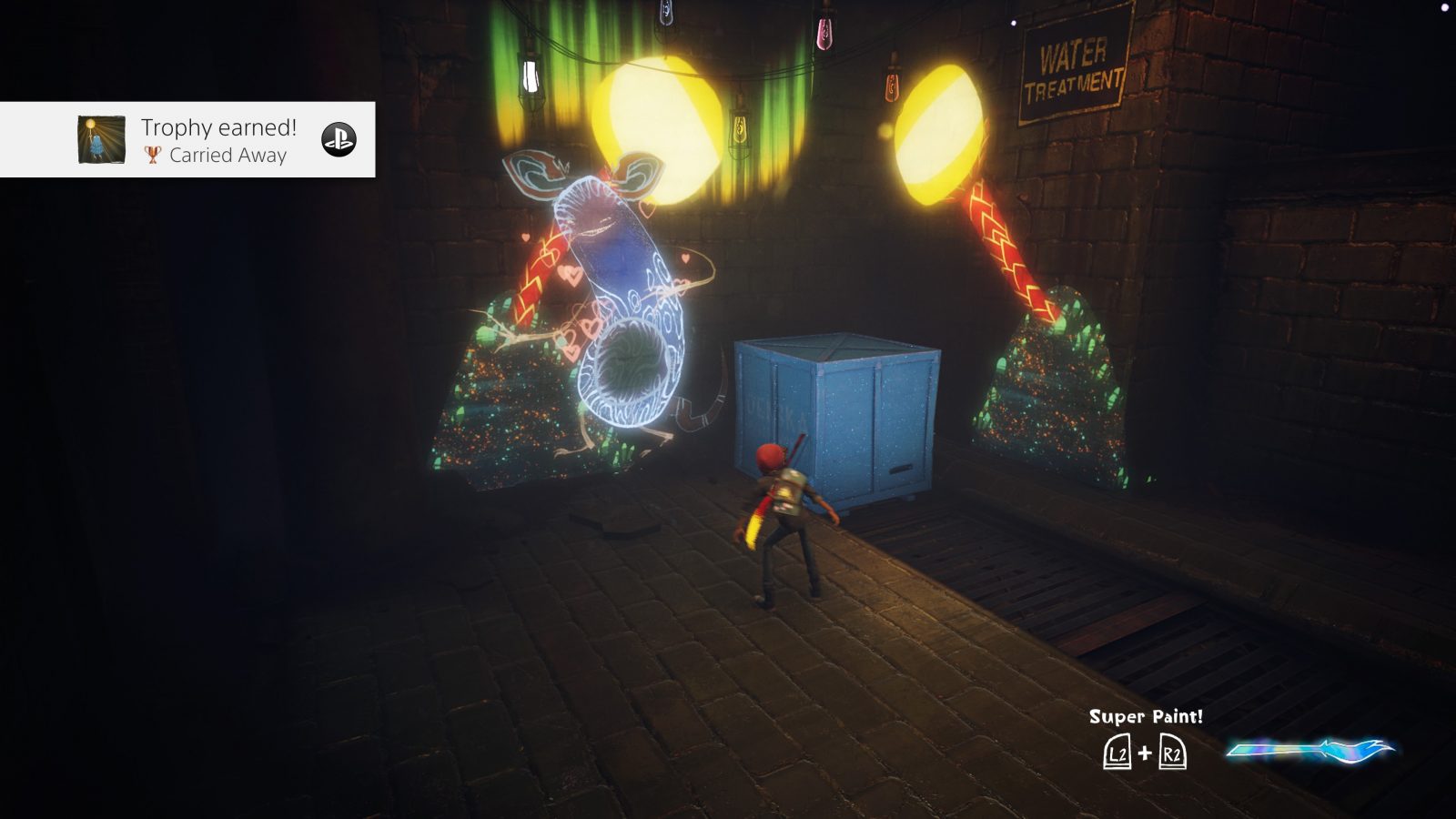Select the red lantern hanging from the ceiling
This screenshot has height=819, width=1456.
pyautogui.click(x=894, y=86)
